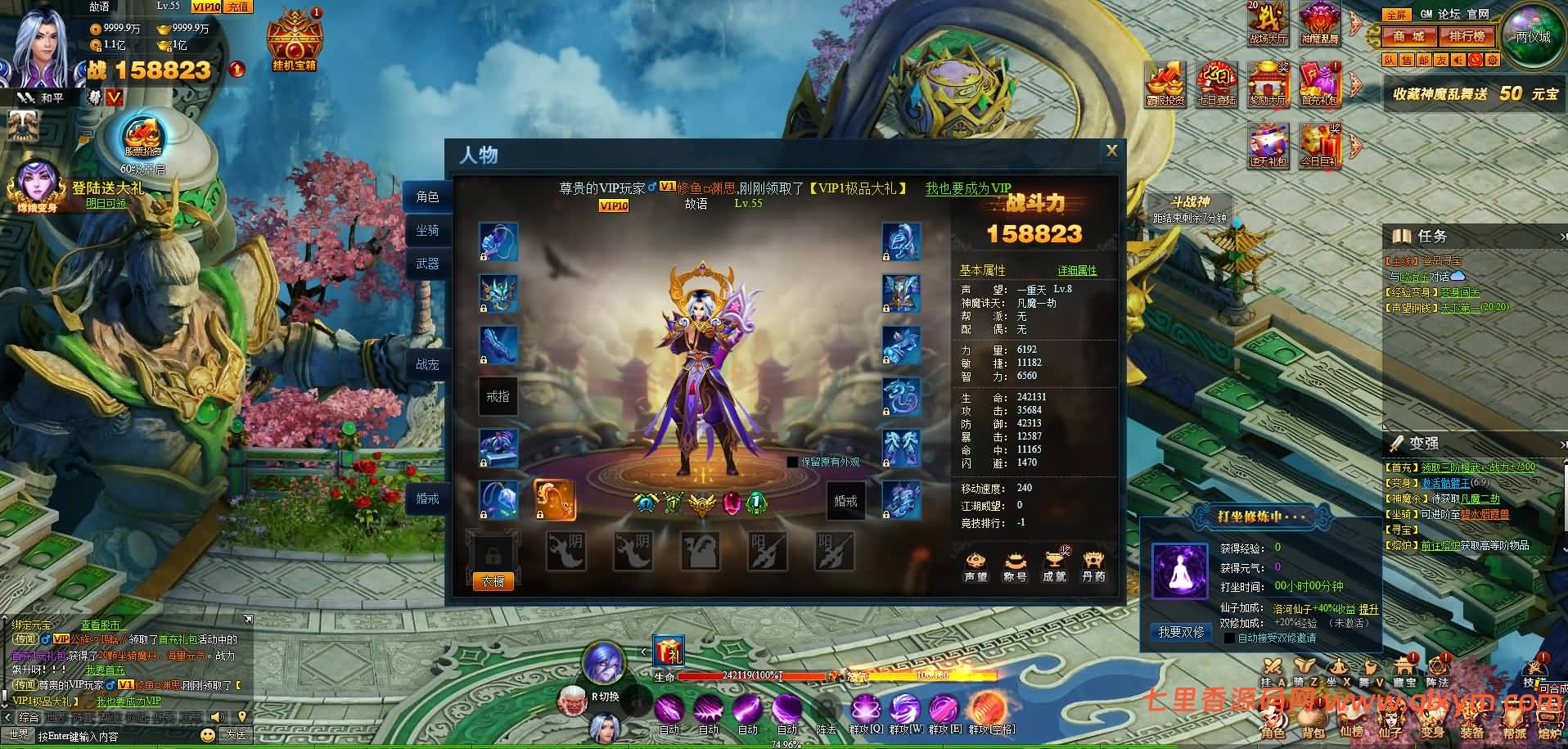Viewport: 1568px width, 749px height.
Task: Open the 排行榜 leaderboard
Action: click(1467, 37)
